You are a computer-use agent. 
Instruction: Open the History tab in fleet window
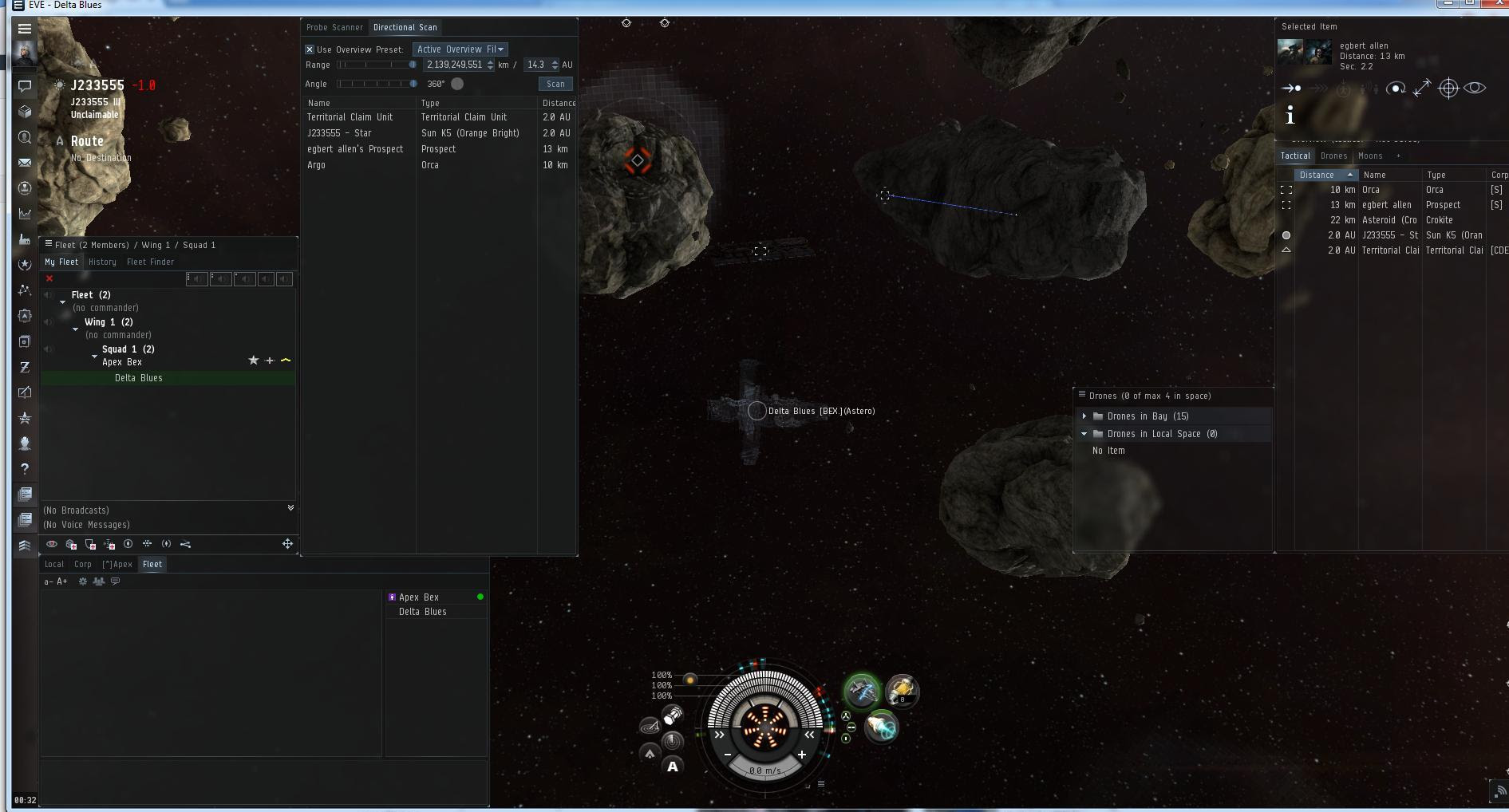pyautogui.click(x=102, y=262)
